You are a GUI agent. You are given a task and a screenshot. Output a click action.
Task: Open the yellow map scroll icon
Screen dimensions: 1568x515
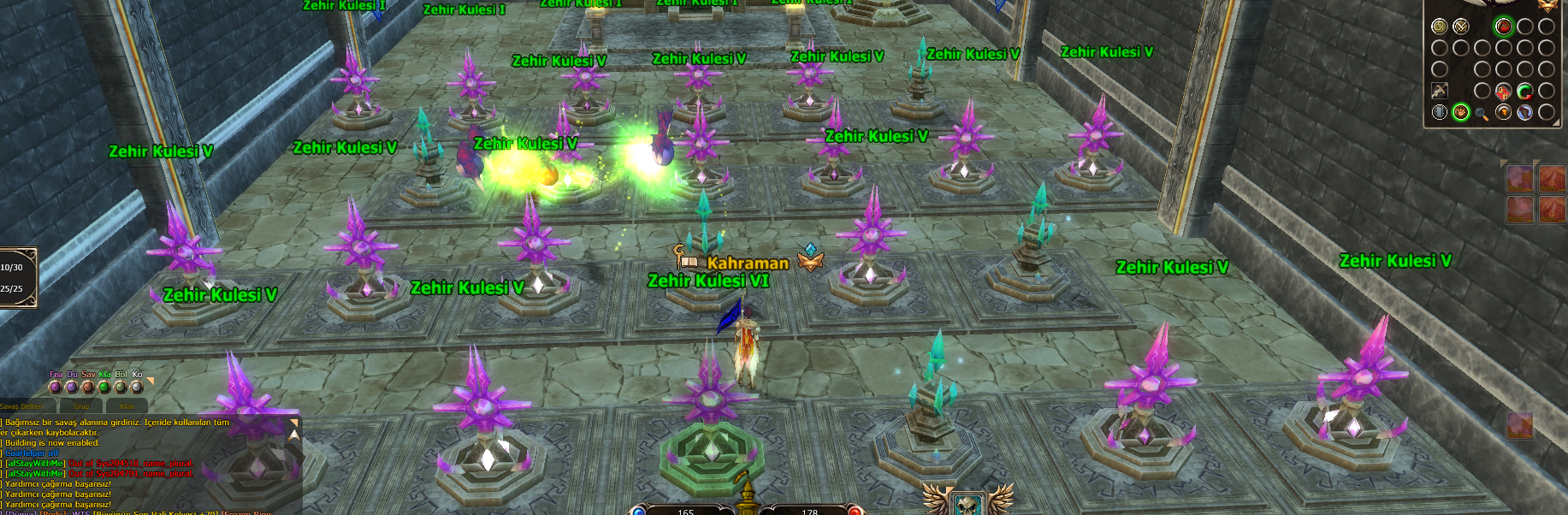(x=1440, y=27)
